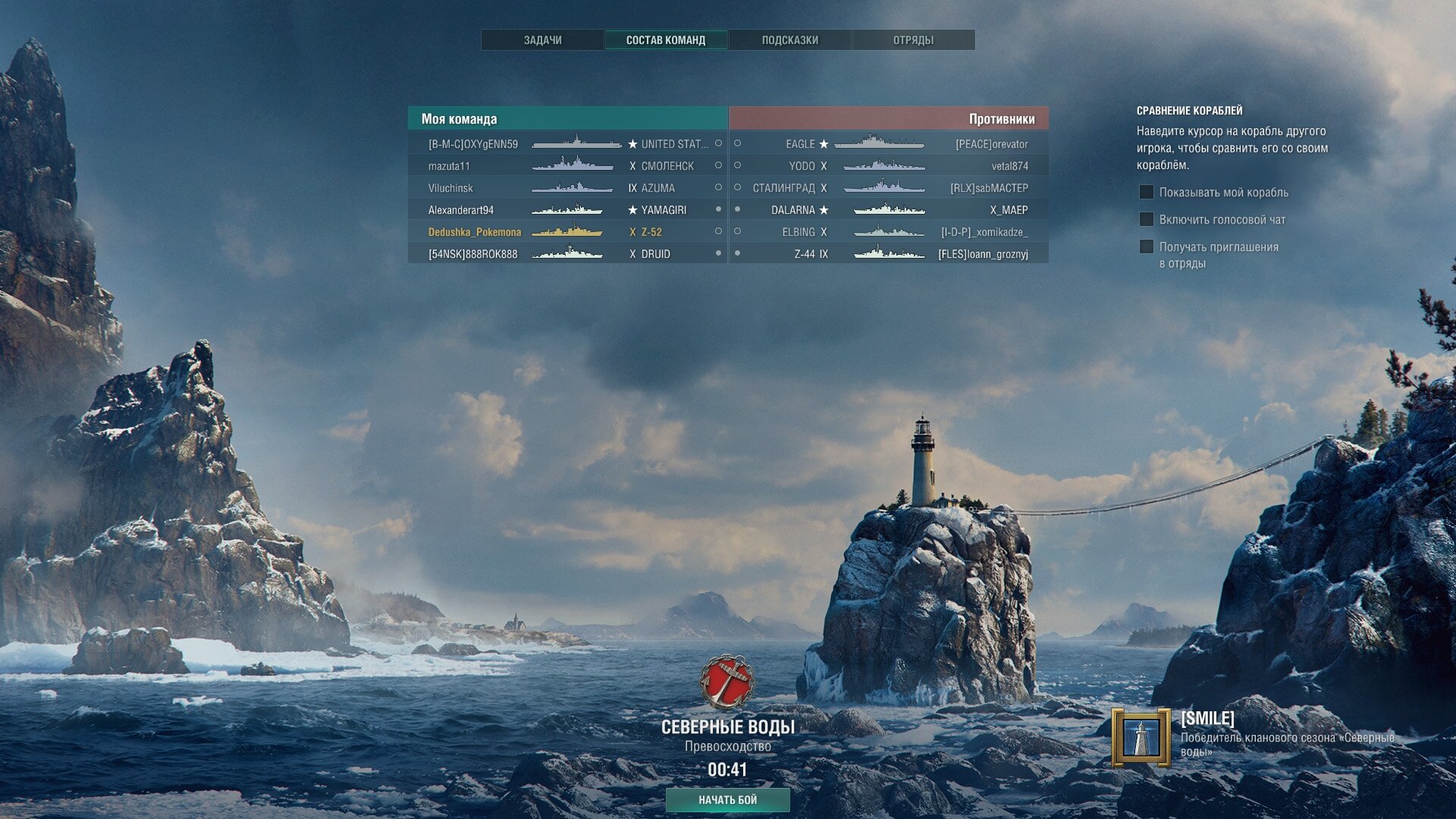Open the ПОДСКАЗКИ tab
This screenshot has height=819, width=1456.
coord(789,40)
